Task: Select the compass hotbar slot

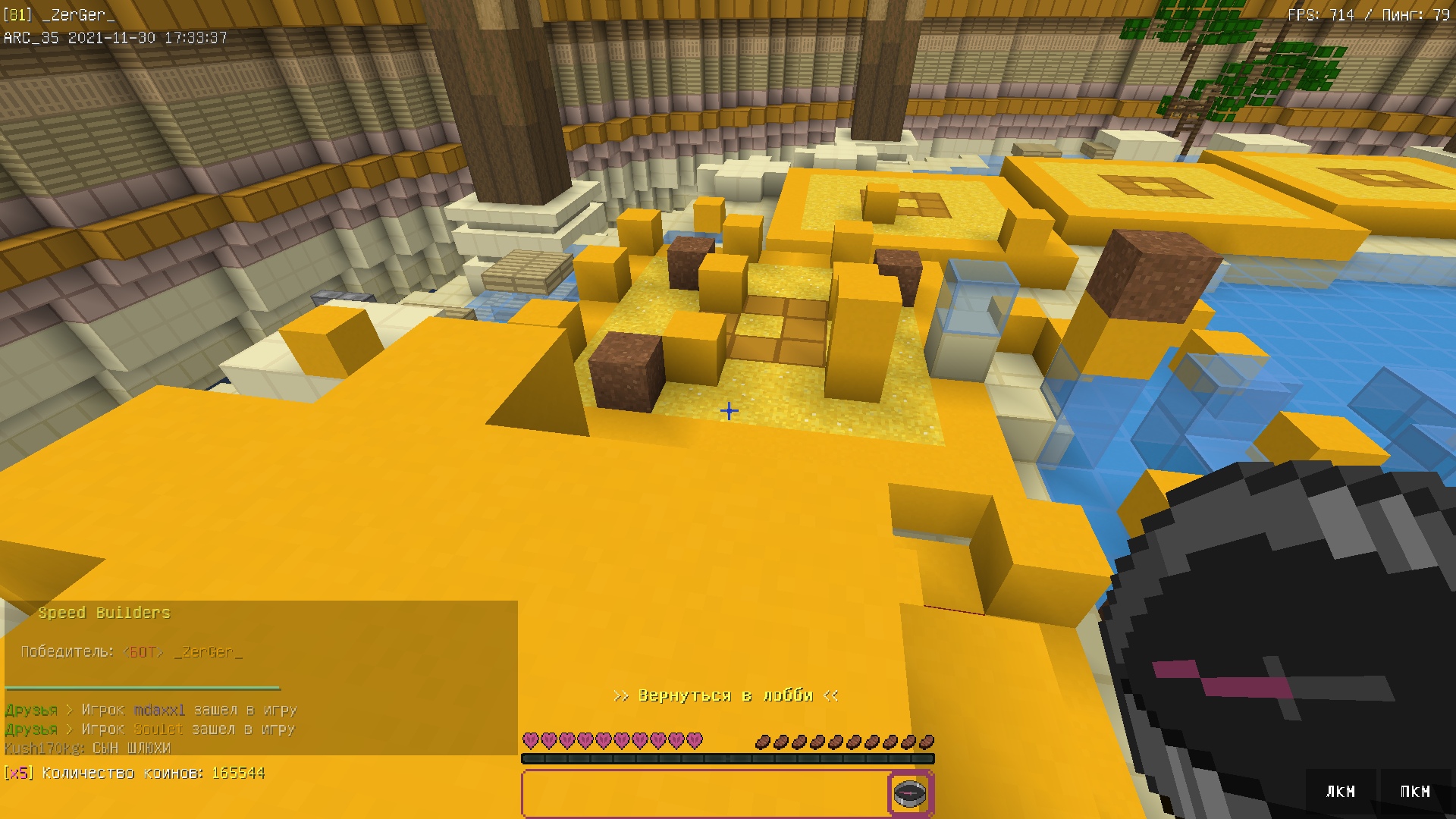Action: [x=910, y=793]
